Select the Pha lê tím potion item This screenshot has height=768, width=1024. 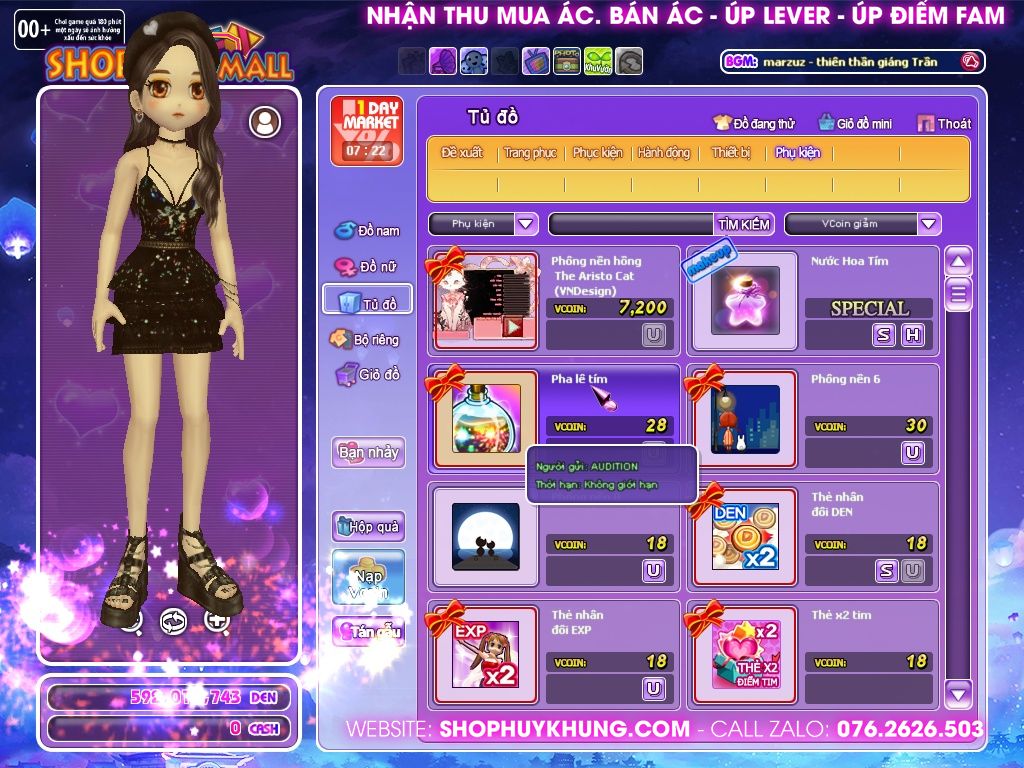point(486,418)
